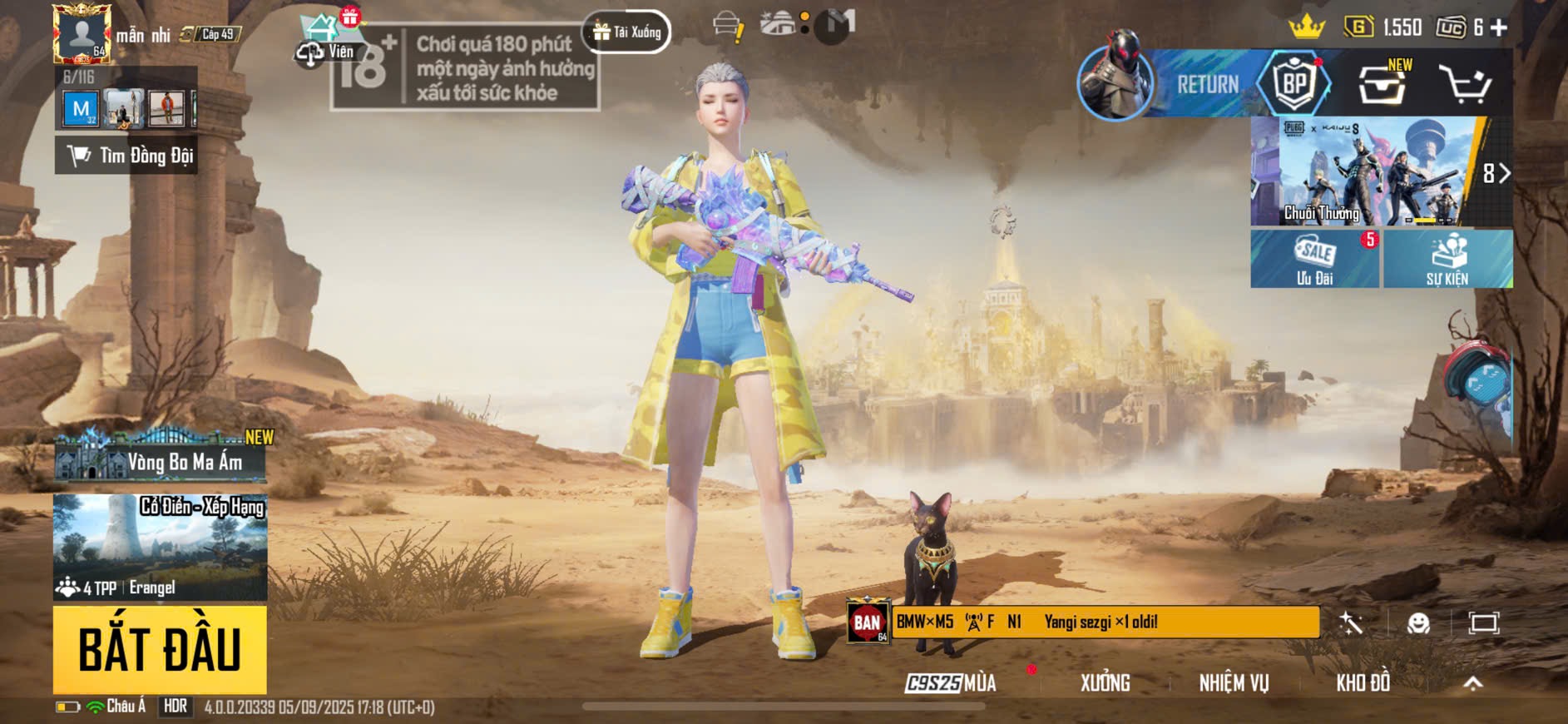The image size is (1568, 724).
Task: Add UC with the plus button
Action: 1499,28
